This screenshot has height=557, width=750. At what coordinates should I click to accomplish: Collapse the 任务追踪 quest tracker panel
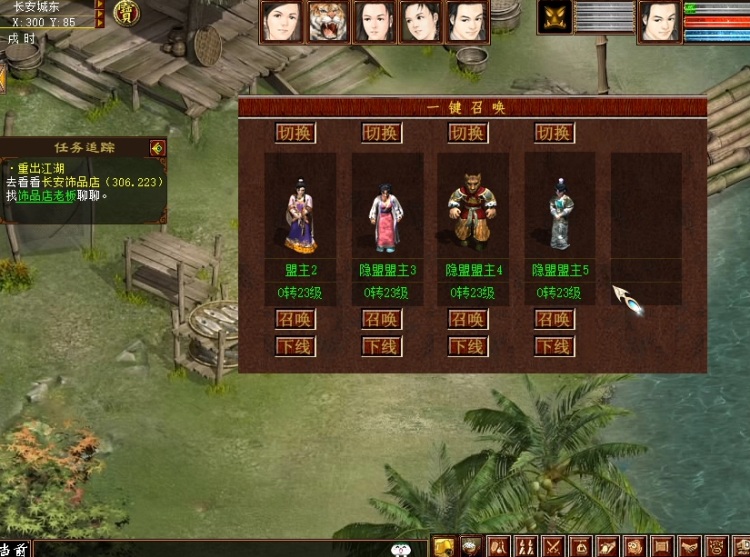157,148
